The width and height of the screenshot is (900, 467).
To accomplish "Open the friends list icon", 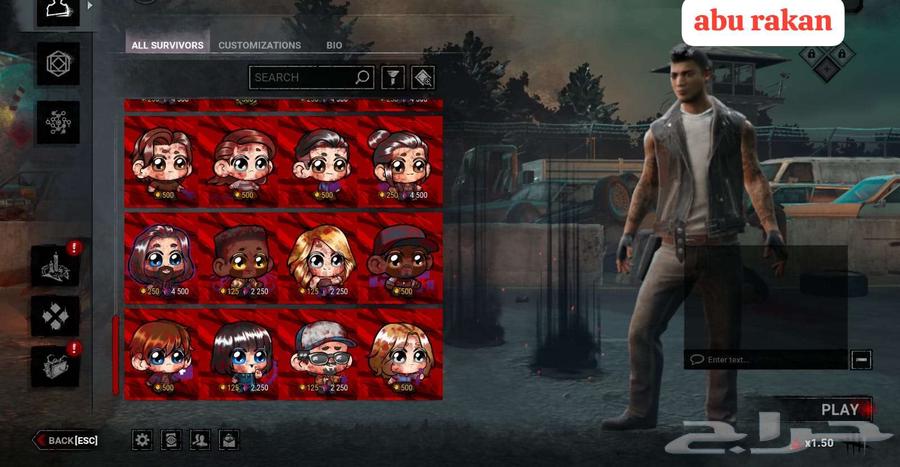I will click(200, 439).
